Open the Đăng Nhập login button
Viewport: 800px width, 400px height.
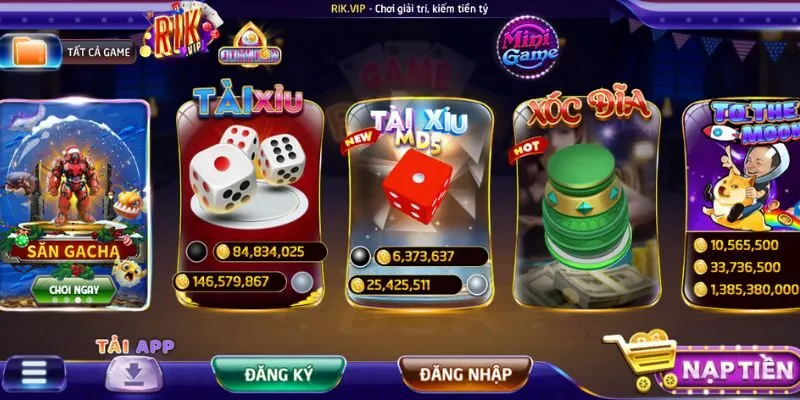click(466, 373)
